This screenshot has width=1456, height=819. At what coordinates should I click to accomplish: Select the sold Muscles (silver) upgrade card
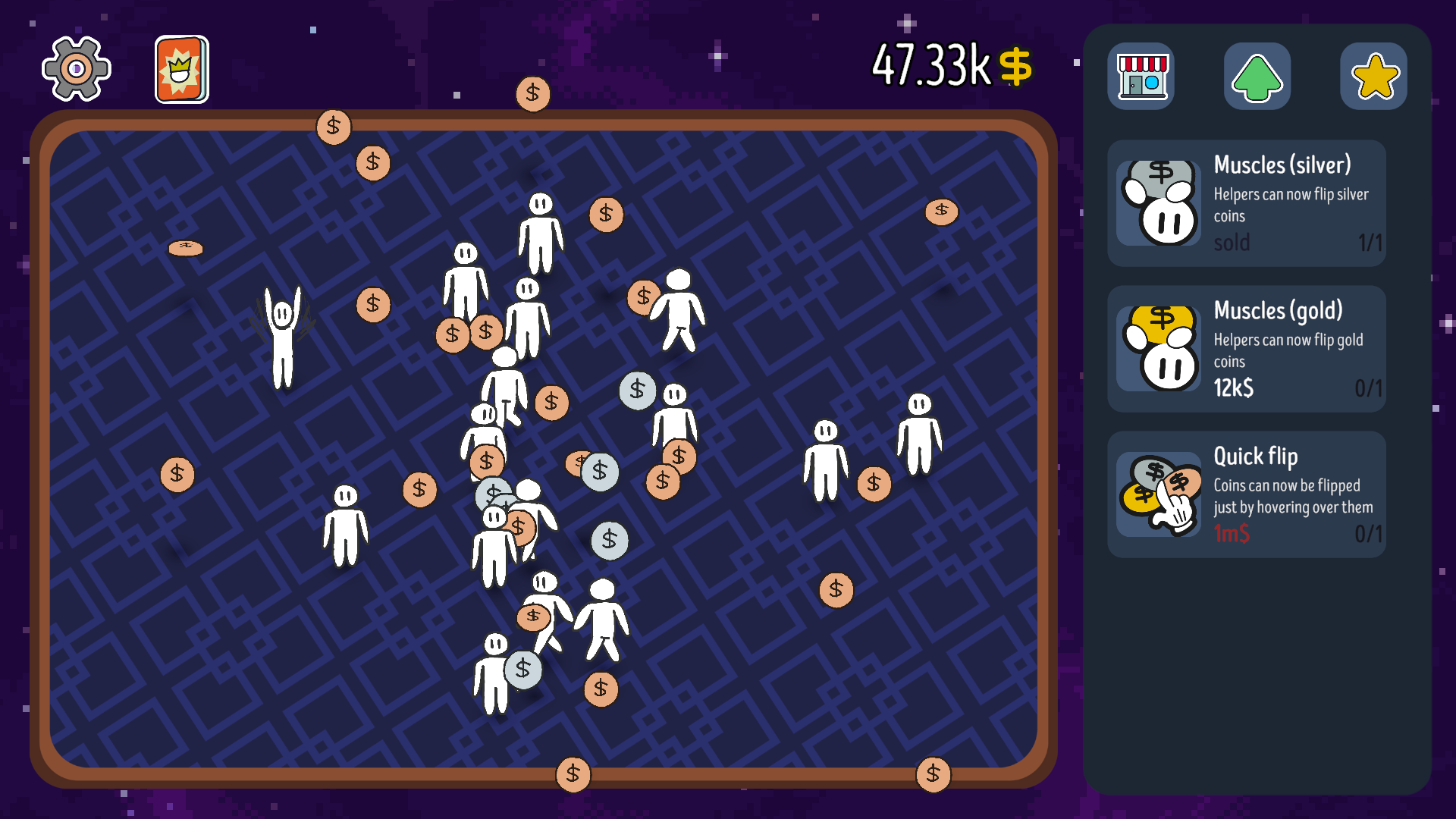pyautogui.click(x=1246, y=202)
